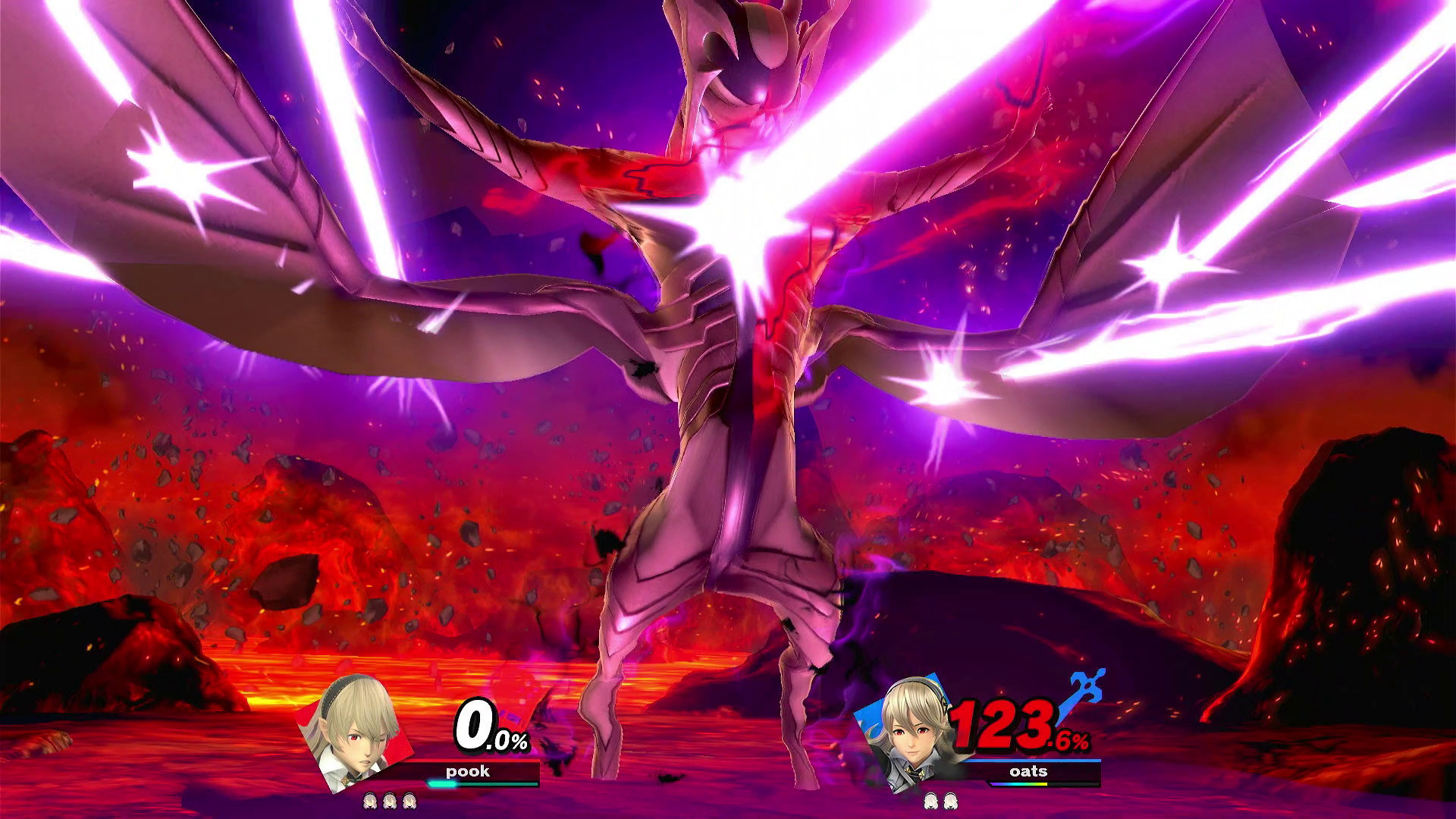Click oats' rainbow Final Smash meter

click(x=1018, y=784)
